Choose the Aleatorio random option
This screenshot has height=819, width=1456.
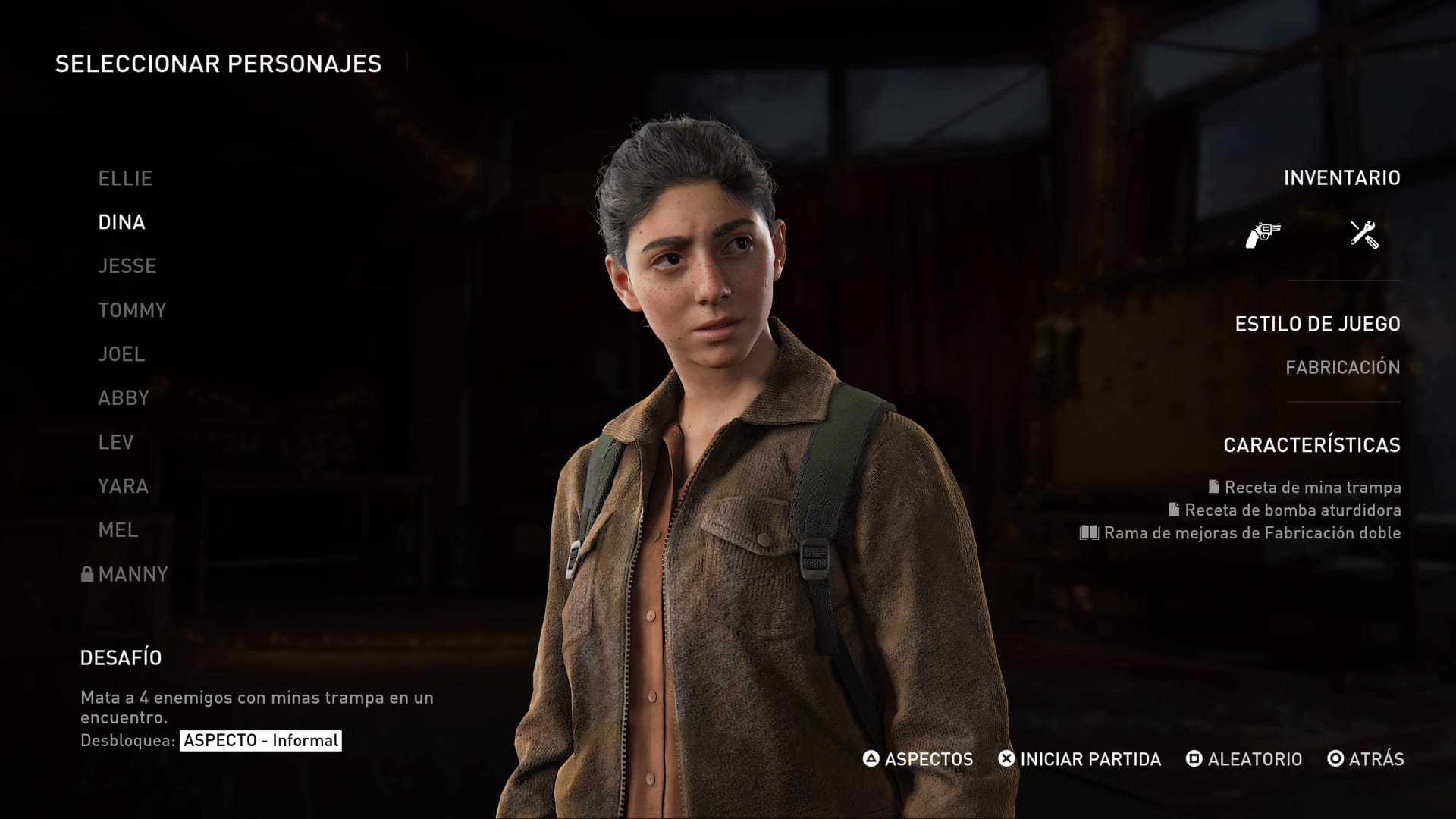click(x=1244, y=759)
